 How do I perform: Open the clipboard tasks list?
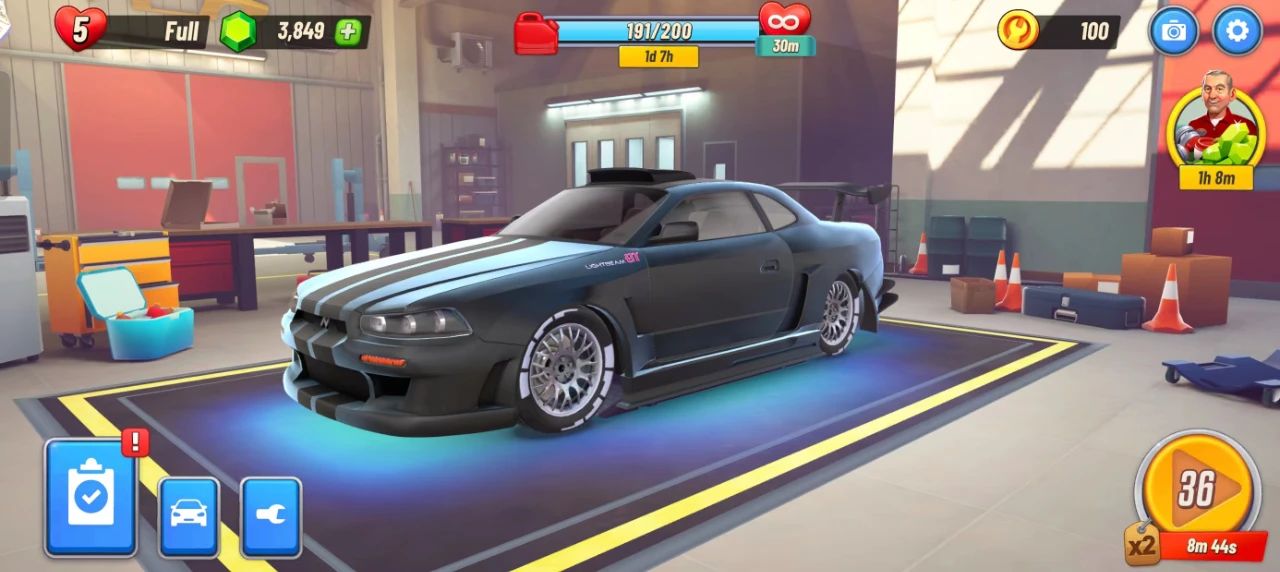click(x=90, y=497)
